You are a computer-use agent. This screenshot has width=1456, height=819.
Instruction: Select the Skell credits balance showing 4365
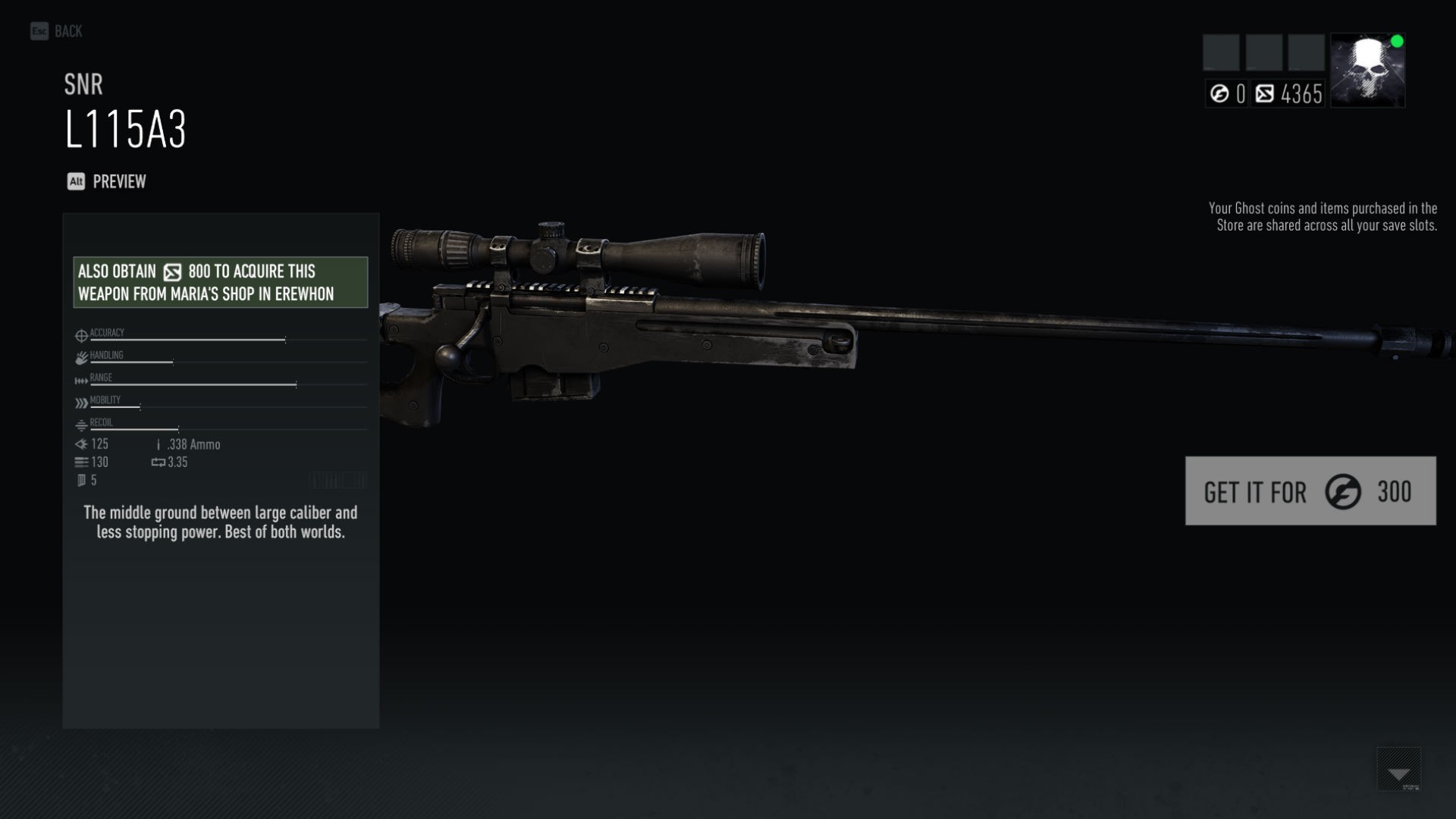(x=1288, y=94)
